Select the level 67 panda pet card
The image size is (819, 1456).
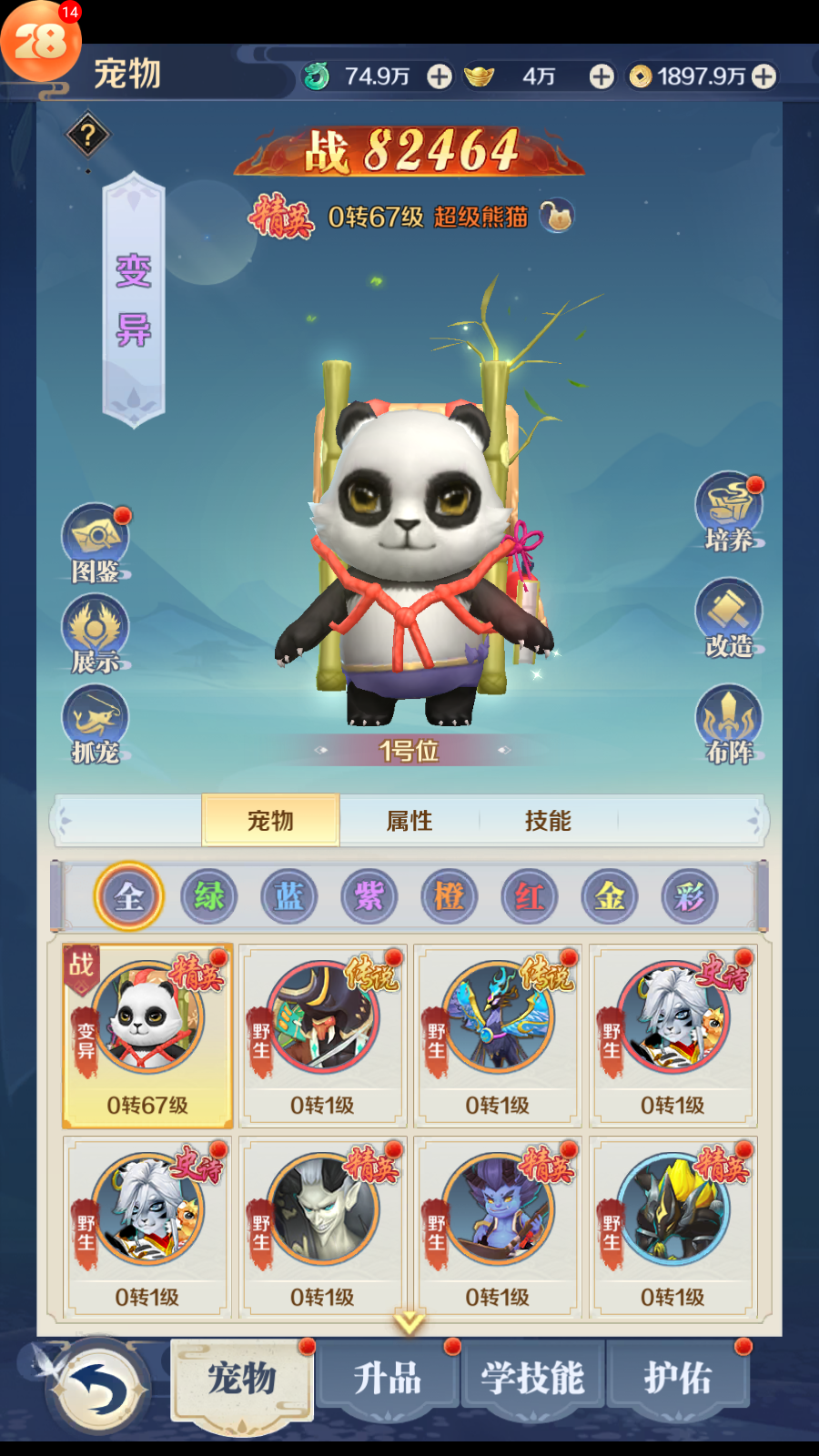pos(147,1036)
